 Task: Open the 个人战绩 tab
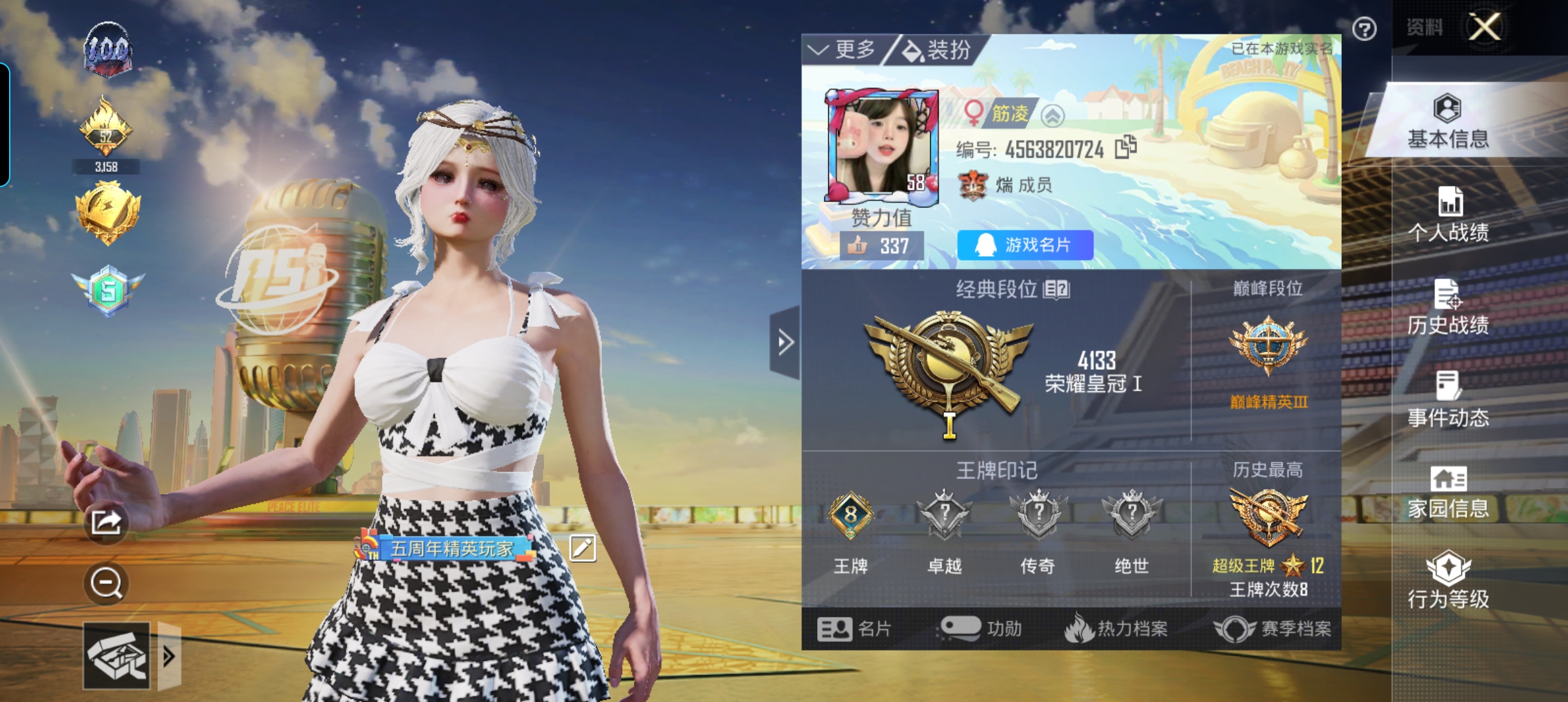pos(1448,214)
